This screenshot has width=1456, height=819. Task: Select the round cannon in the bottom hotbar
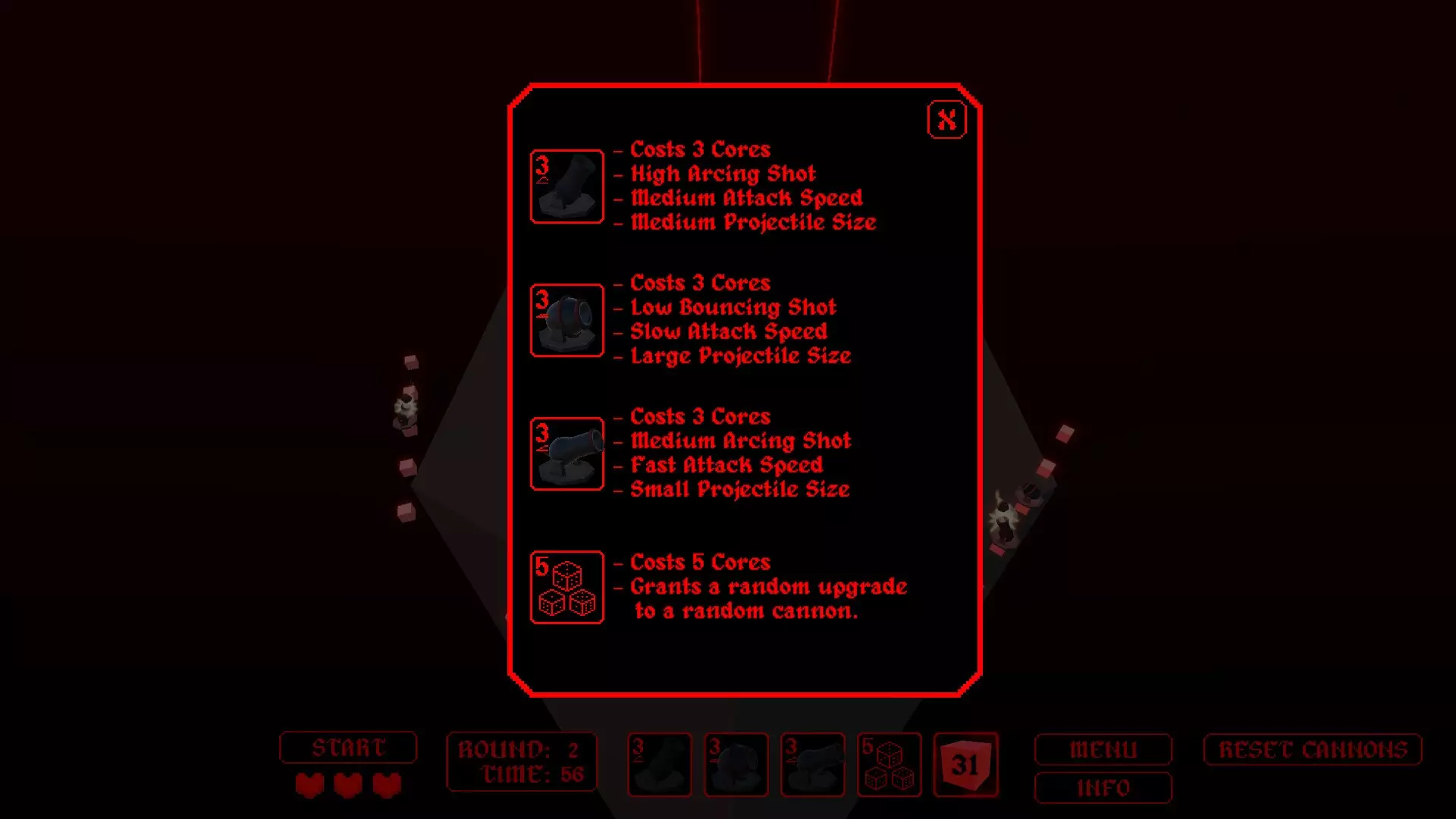(736, 764)
